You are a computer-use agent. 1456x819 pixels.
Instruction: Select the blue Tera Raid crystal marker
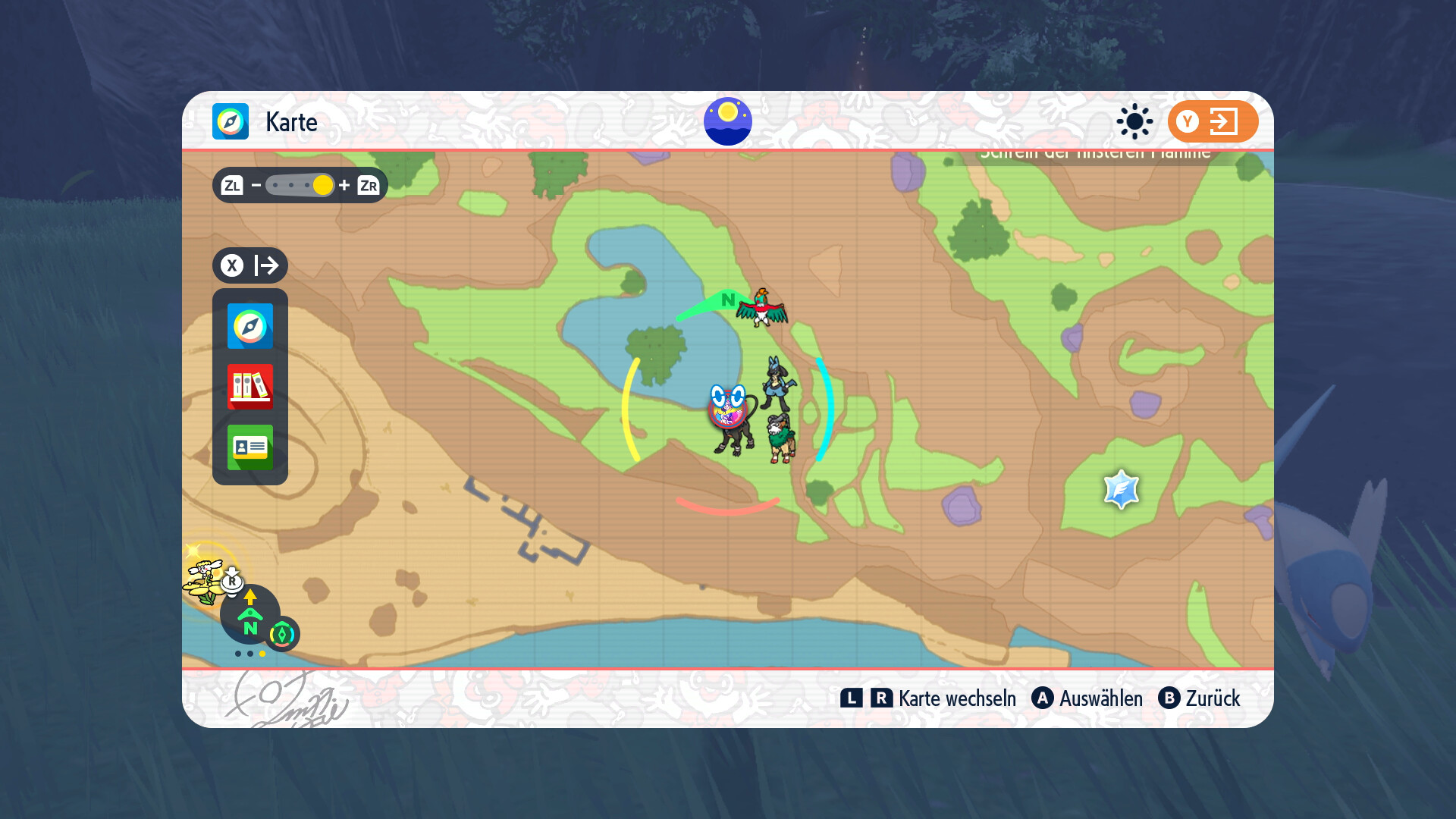pos(1122,489)
